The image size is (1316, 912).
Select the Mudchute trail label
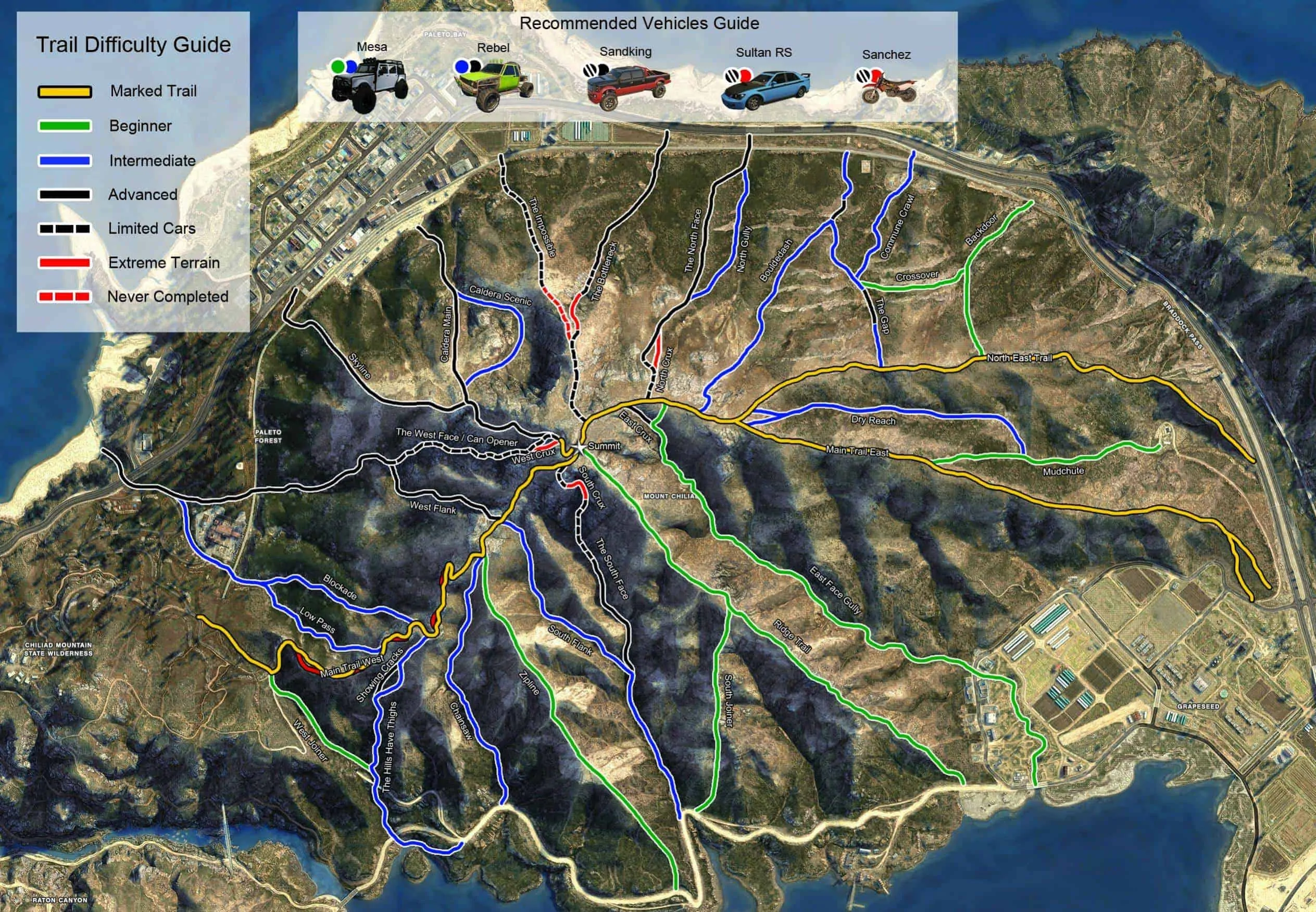pos(1063,471)
